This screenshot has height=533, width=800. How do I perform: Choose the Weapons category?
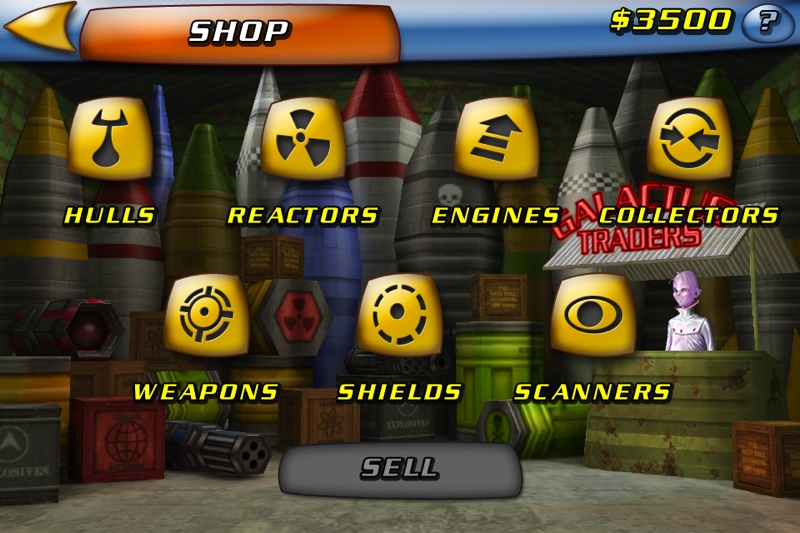pyautogui.click(x=206, y=315)
